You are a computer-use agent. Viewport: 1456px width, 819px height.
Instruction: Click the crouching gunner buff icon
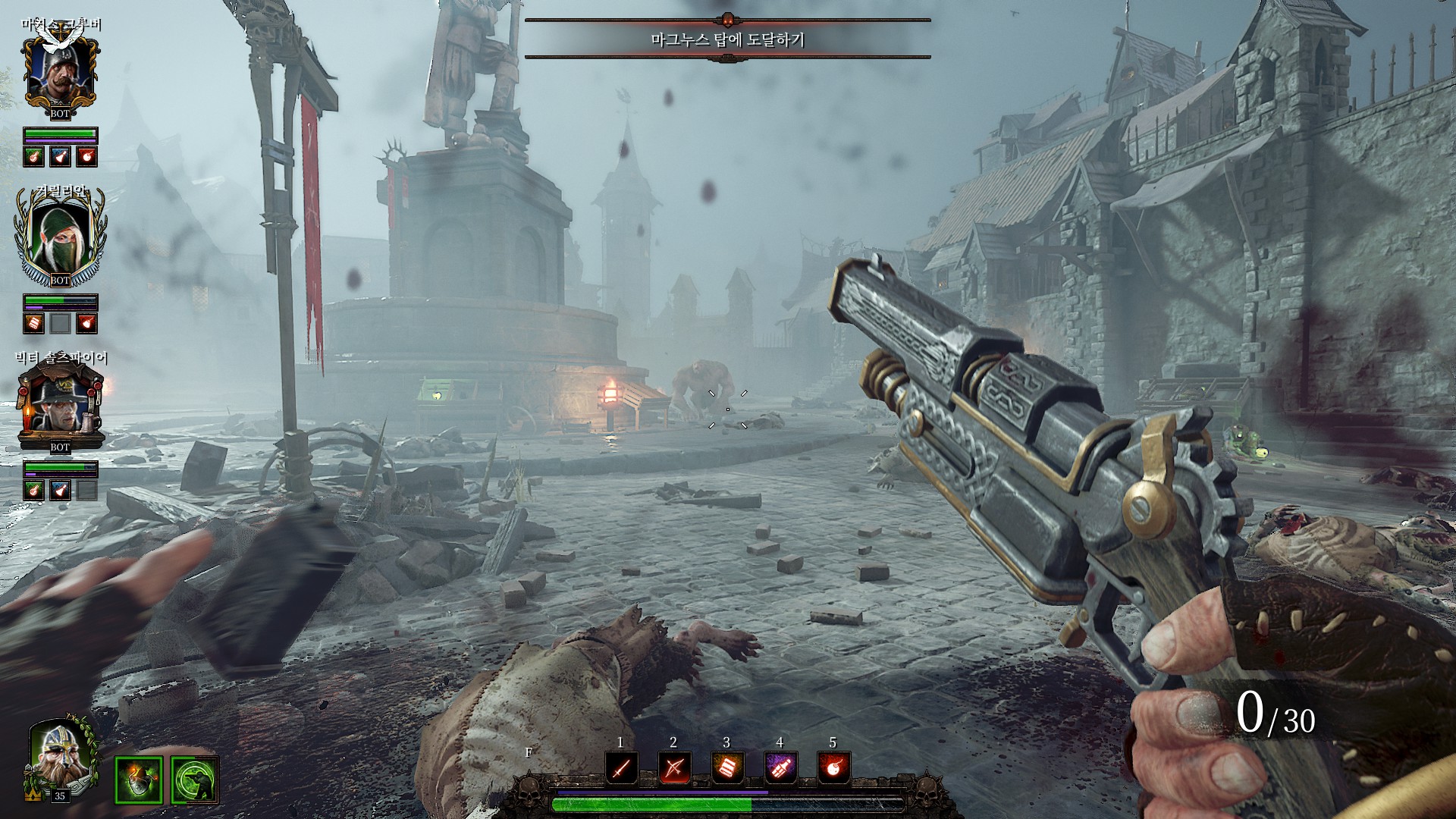point(194,780)
